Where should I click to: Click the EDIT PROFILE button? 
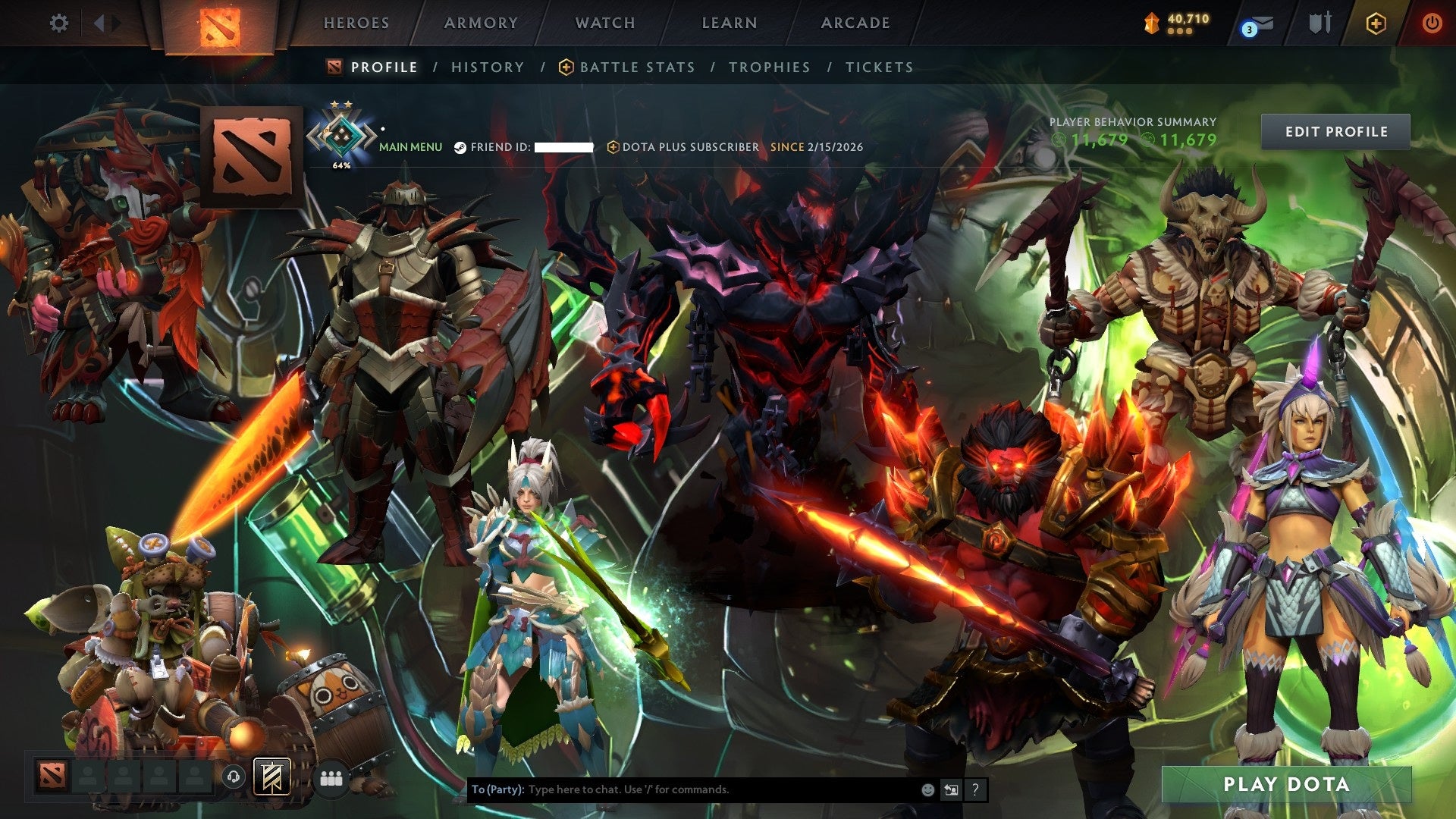click(x=1336, y=131)
